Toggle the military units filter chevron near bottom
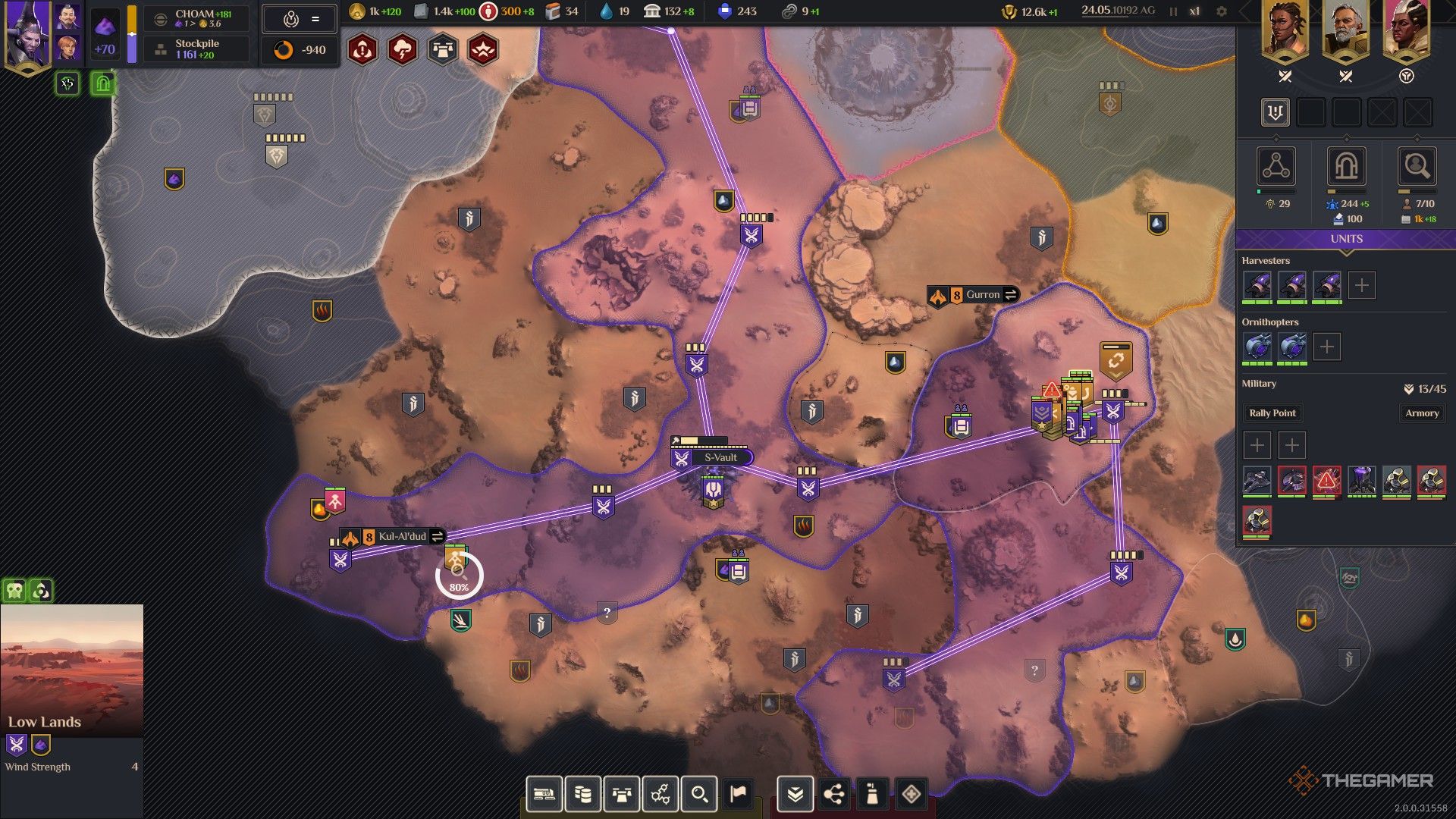 795,794
